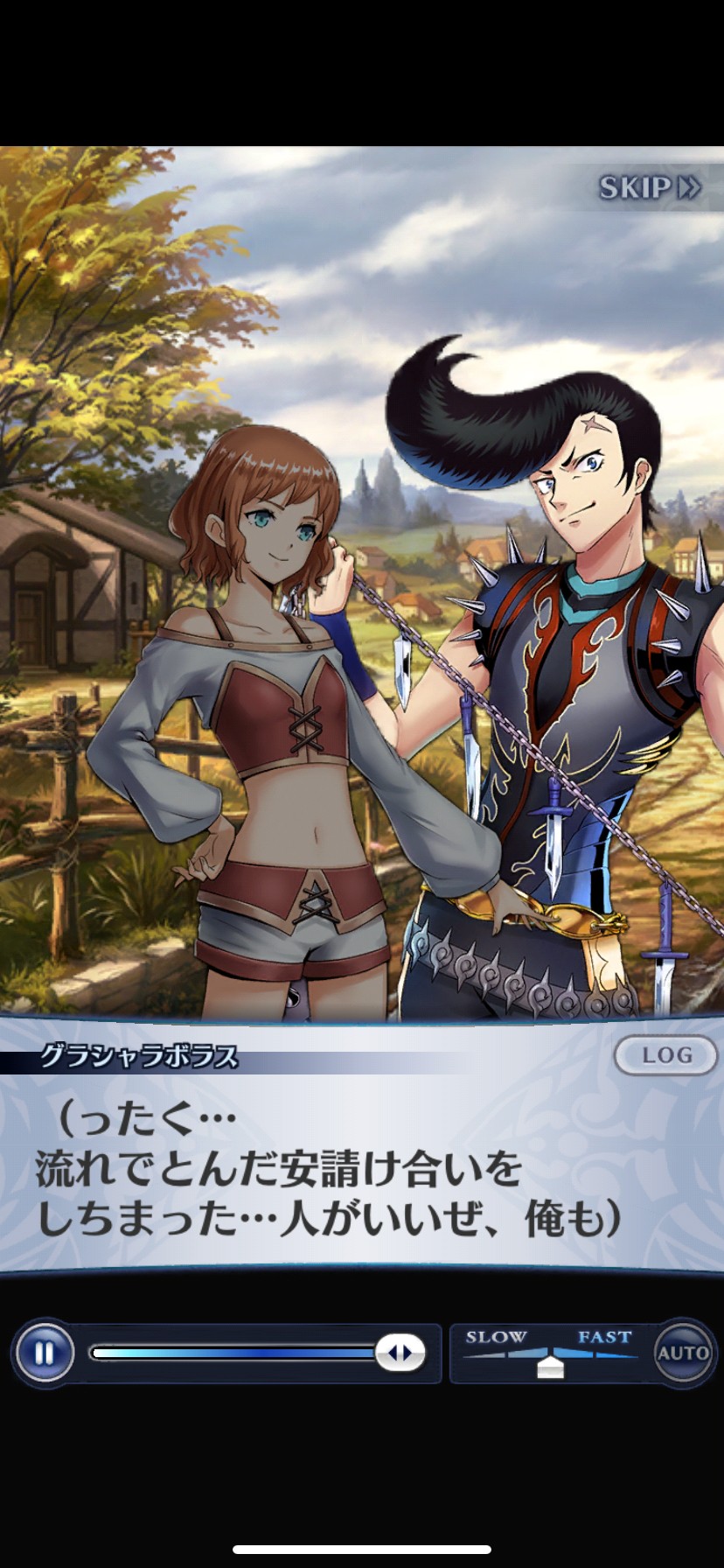Open the dialogue LOG
Image resolution: width=724 pixels, height=1568 pixels.
(666, 1055)
